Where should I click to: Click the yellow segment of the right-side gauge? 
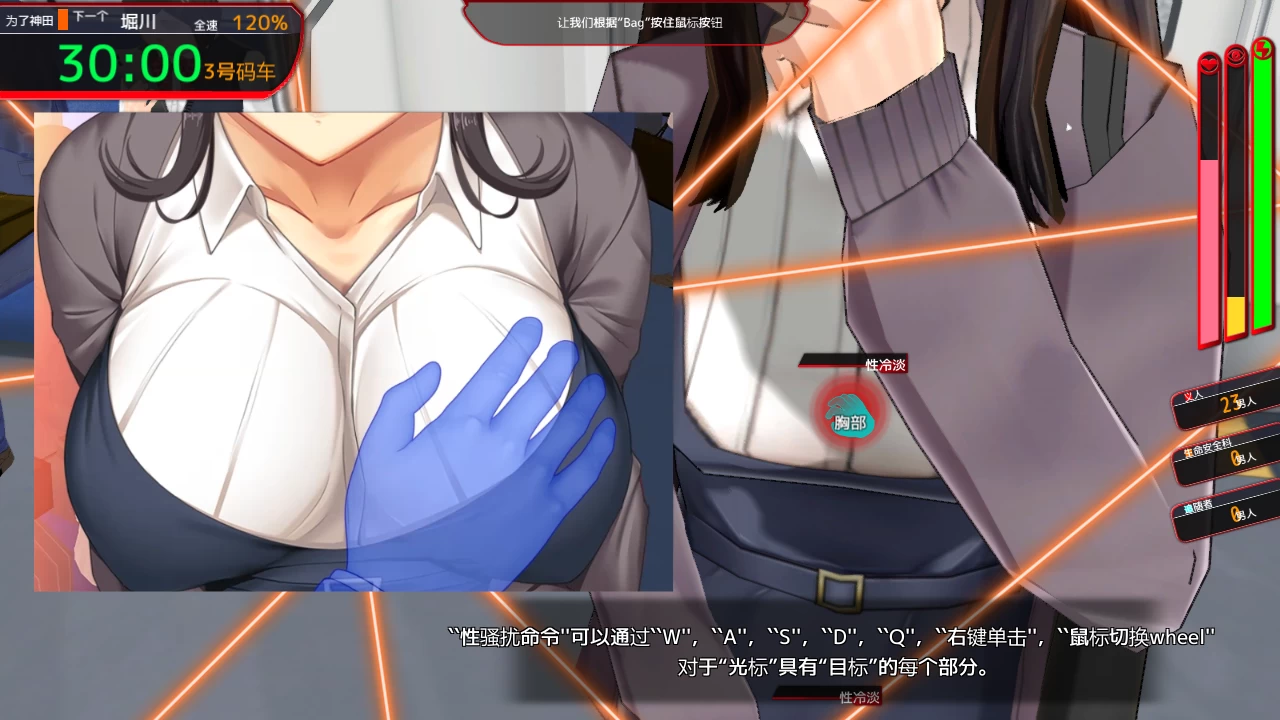1236,315
